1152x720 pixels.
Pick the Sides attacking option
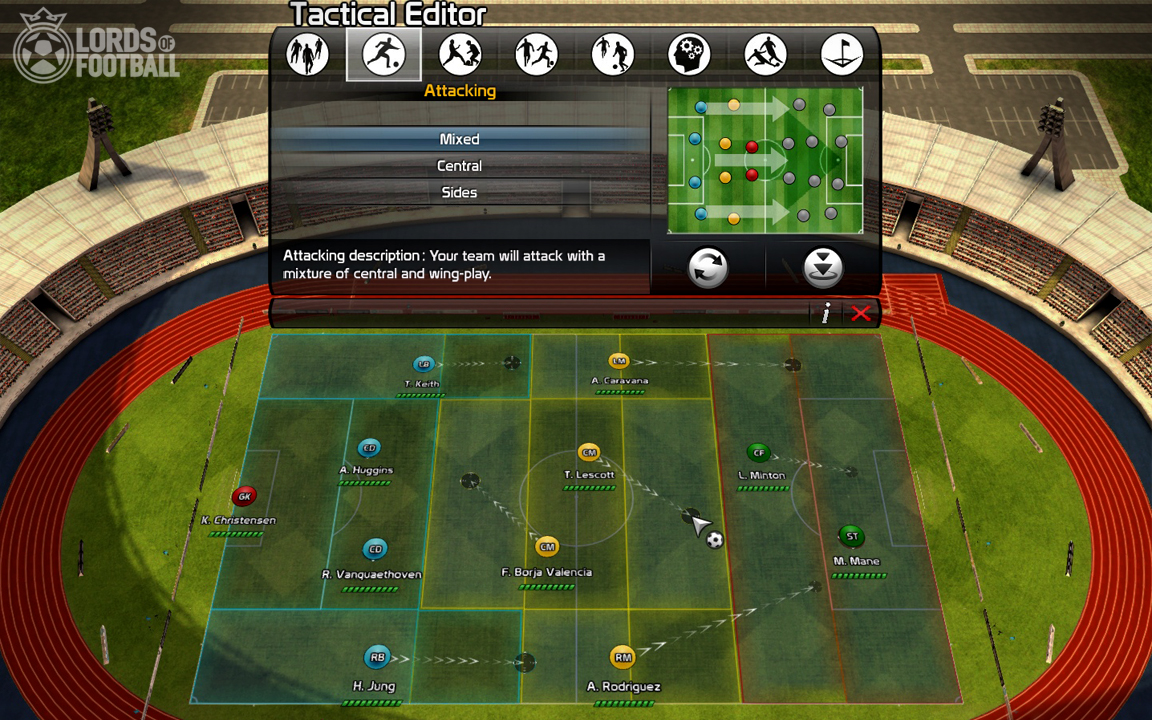(460, 192)
